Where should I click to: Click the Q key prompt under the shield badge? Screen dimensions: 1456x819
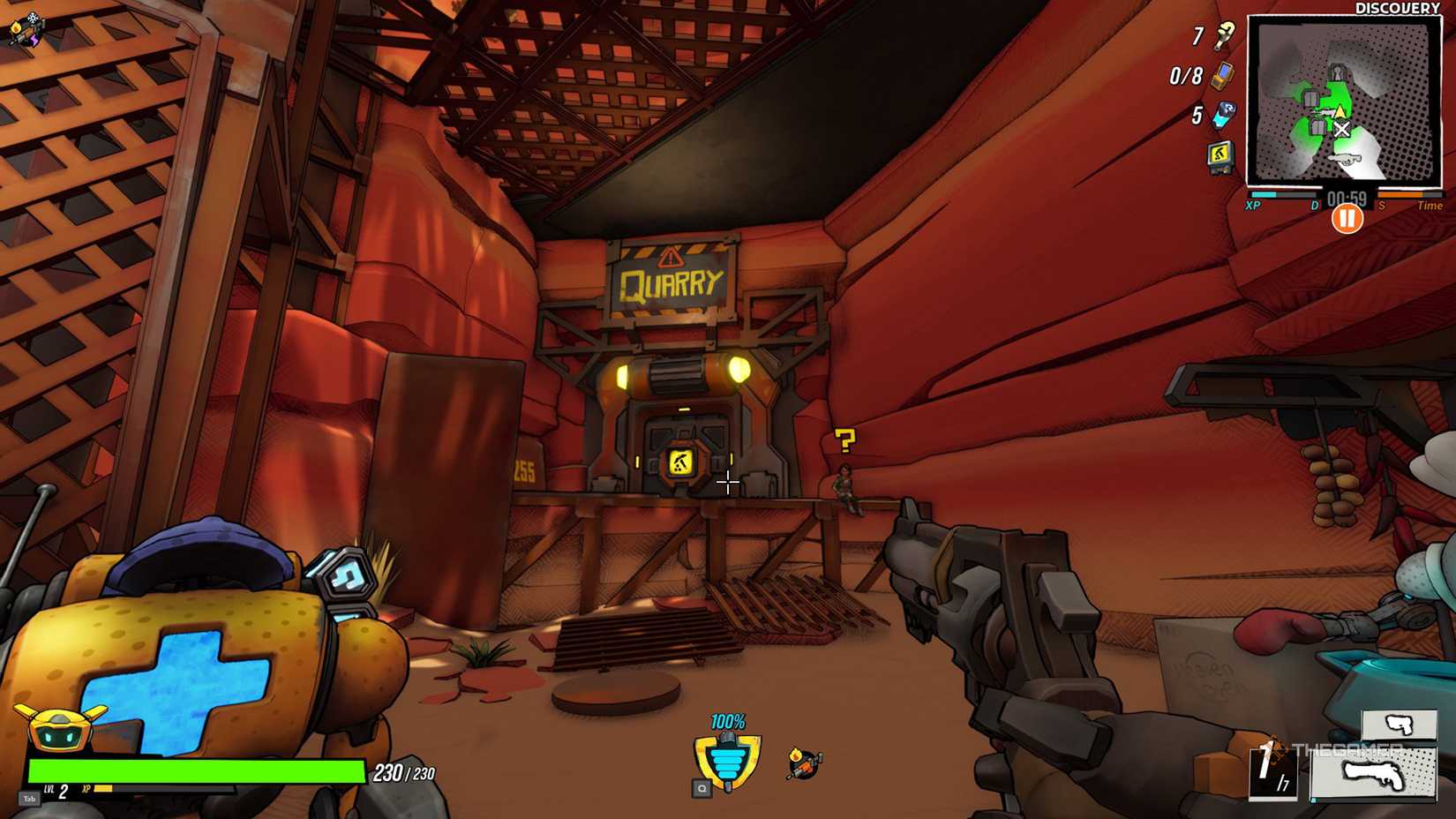[x=702, y=788]
